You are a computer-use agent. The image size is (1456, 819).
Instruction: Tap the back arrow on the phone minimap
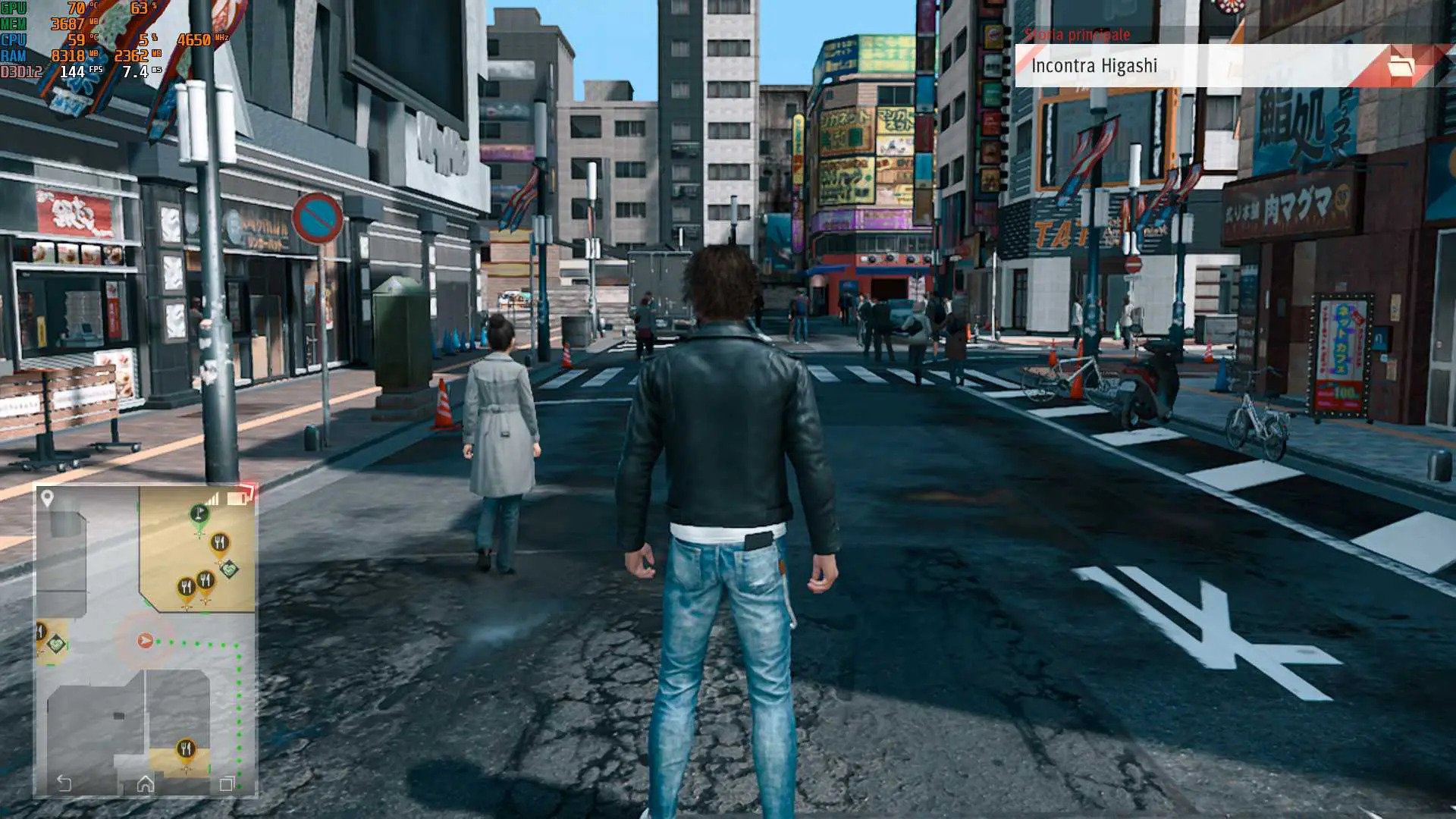[64, 783]
